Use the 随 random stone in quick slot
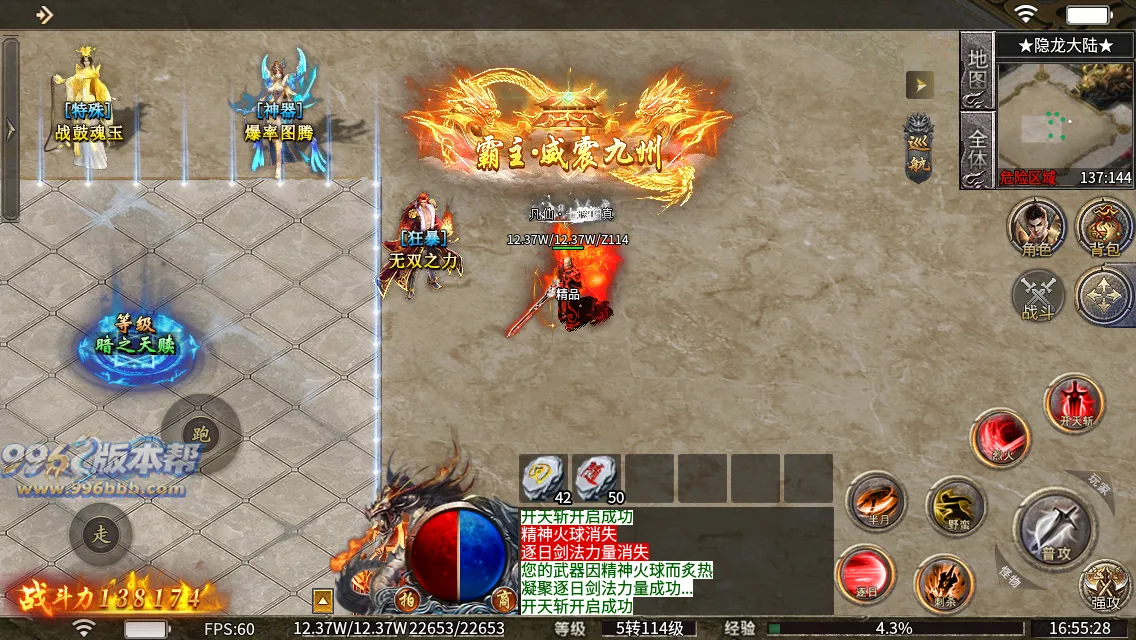The image size is (1136, 640). 597,476
